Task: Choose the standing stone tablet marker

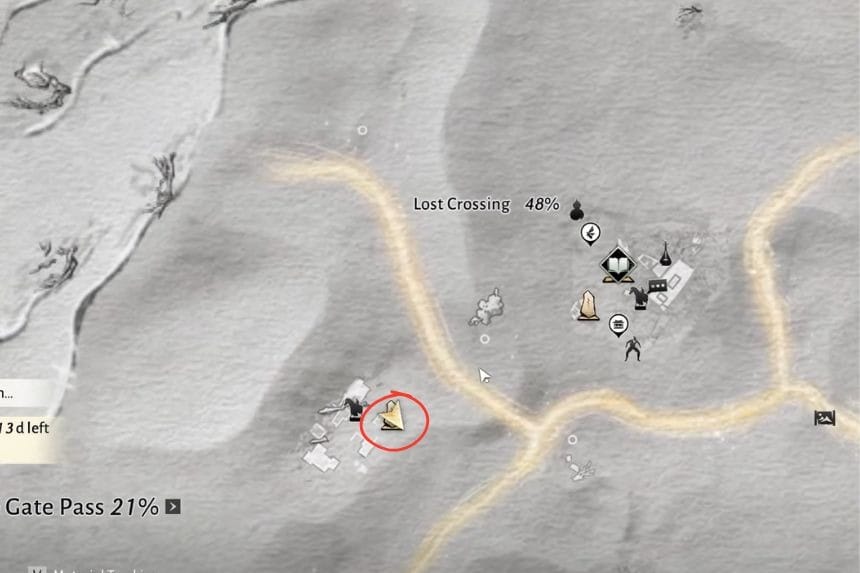Action: click(588, 306)
